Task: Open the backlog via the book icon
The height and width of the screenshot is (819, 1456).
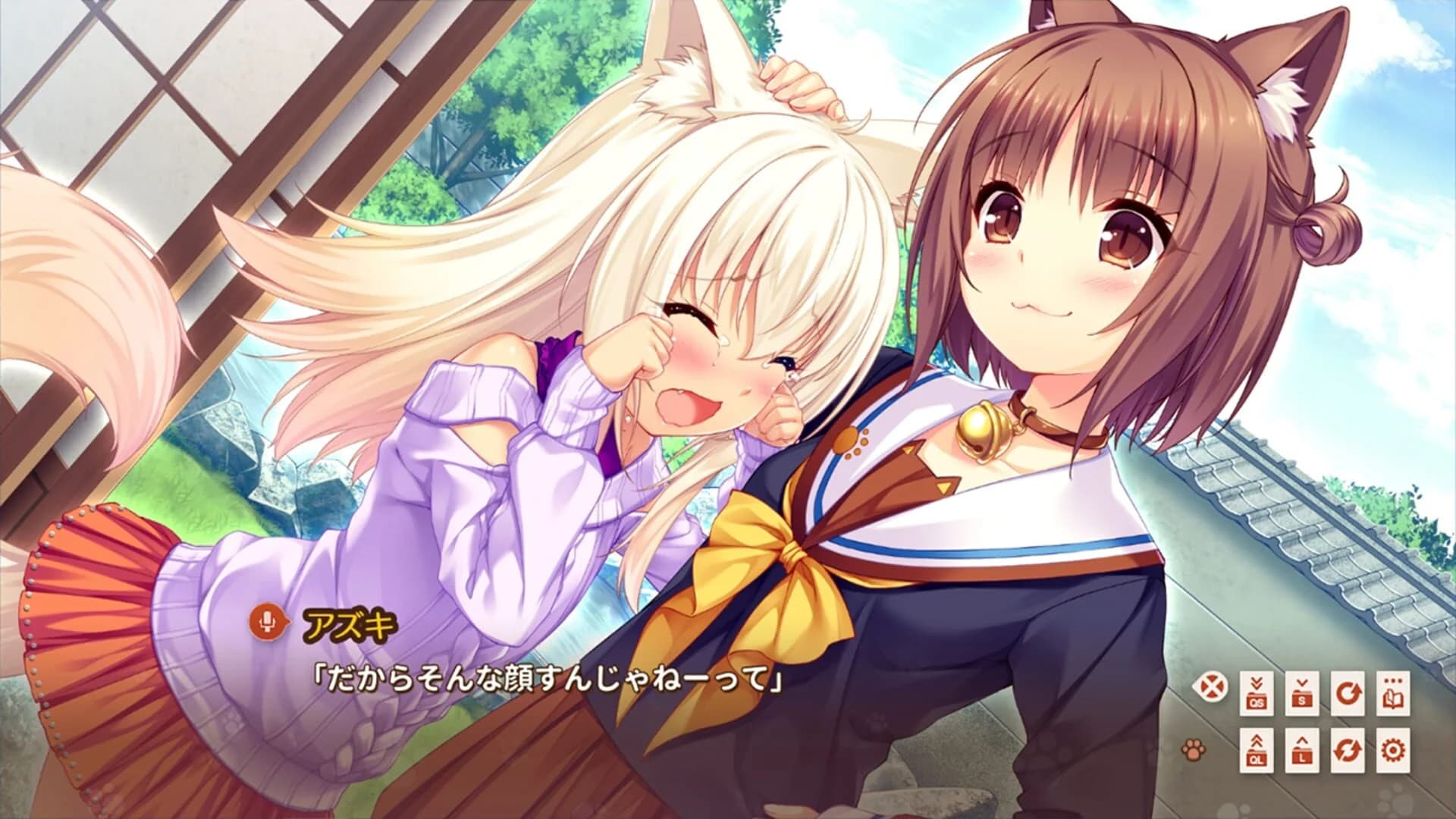Action: click(1392, 693)
